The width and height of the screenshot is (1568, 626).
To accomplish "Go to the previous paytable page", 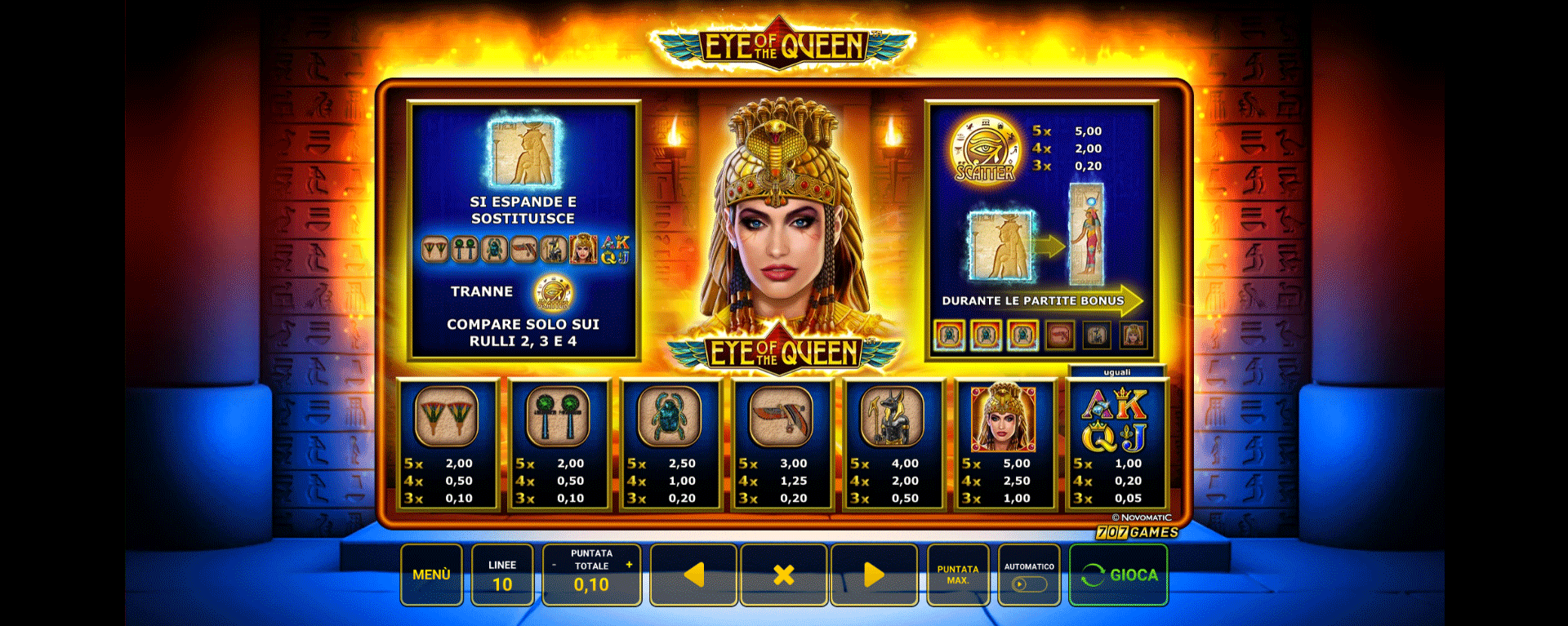I will click(x=693, y=575).
